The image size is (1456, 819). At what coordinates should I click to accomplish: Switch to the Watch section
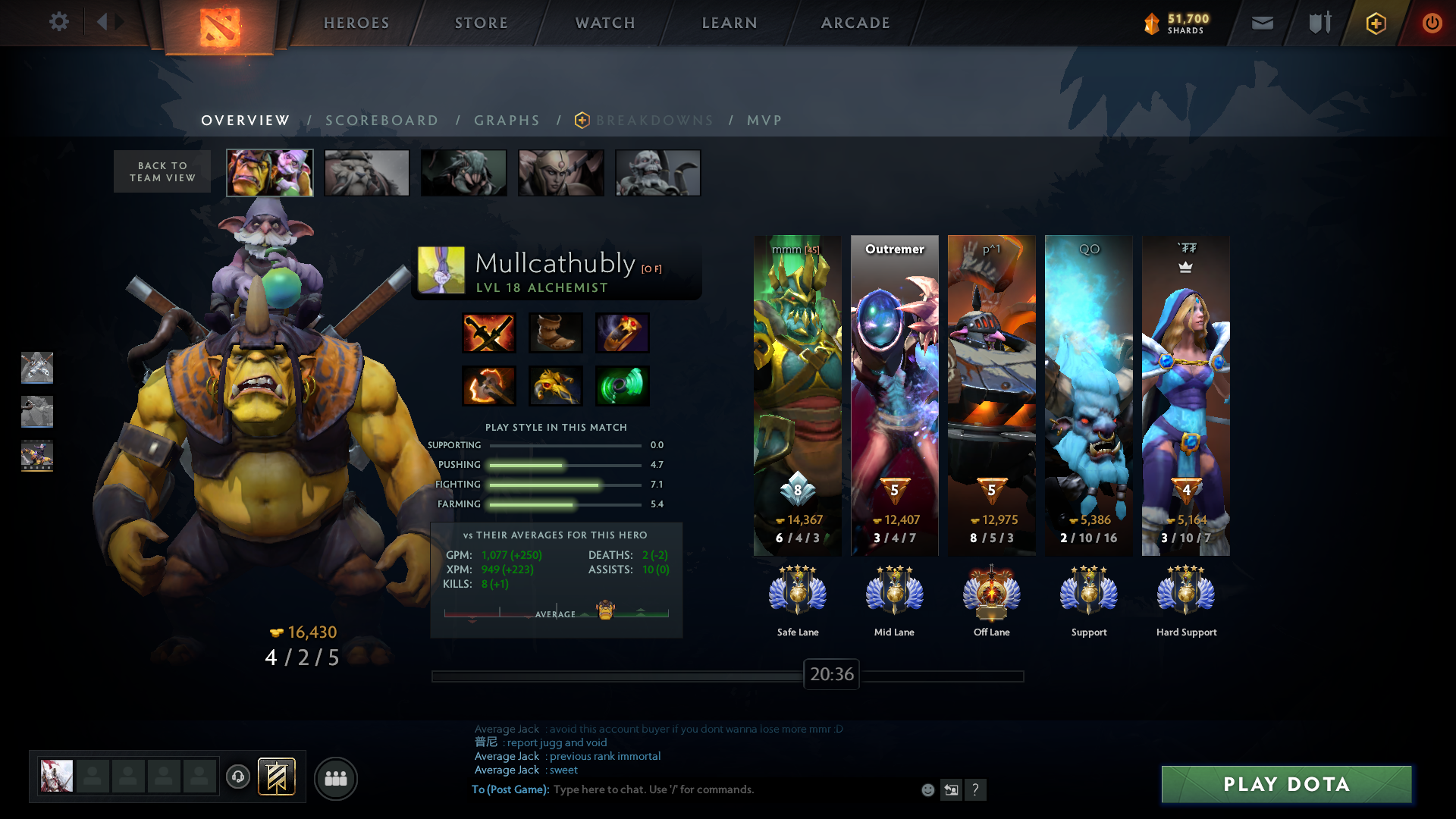tap(605, 23)
